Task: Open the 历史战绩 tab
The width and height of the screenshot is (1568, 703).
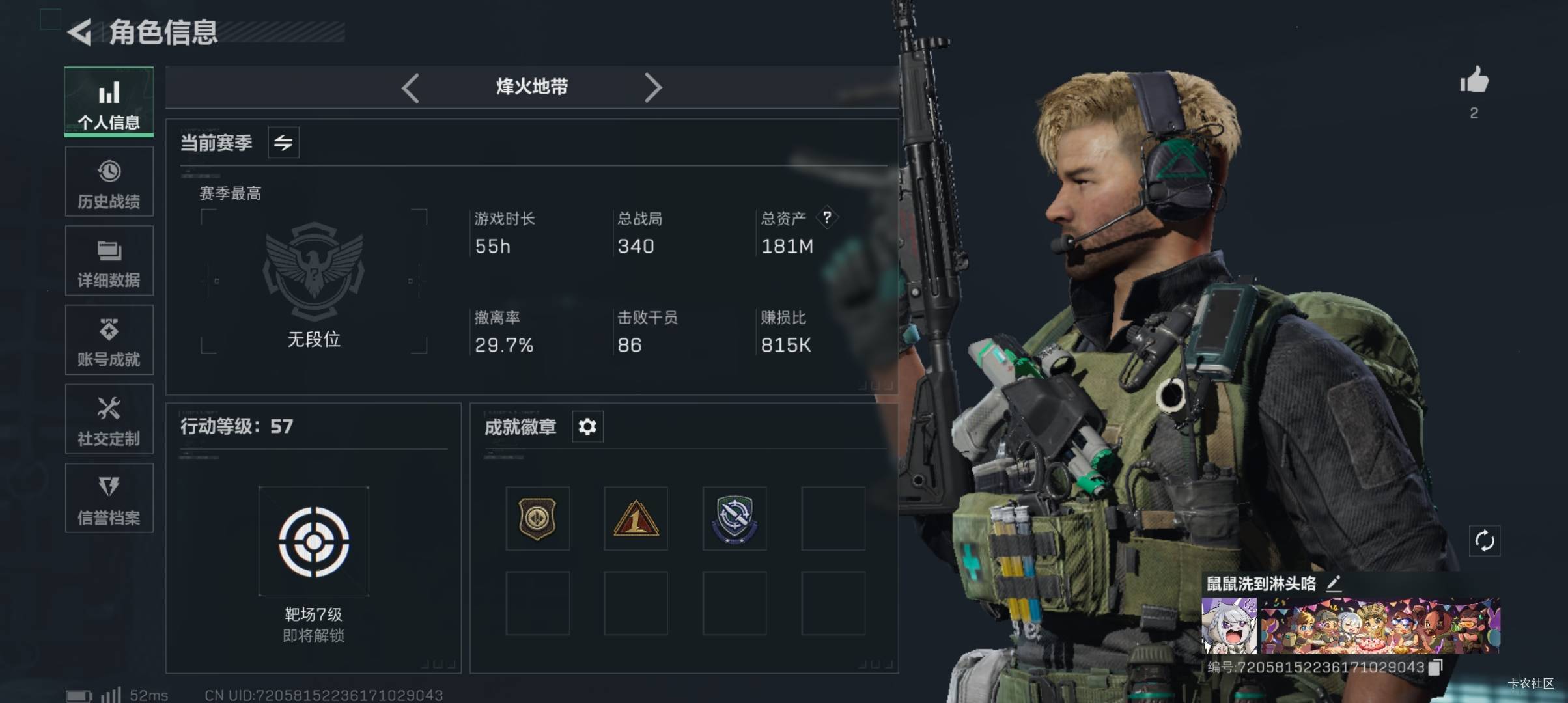Action: [109, 182]
